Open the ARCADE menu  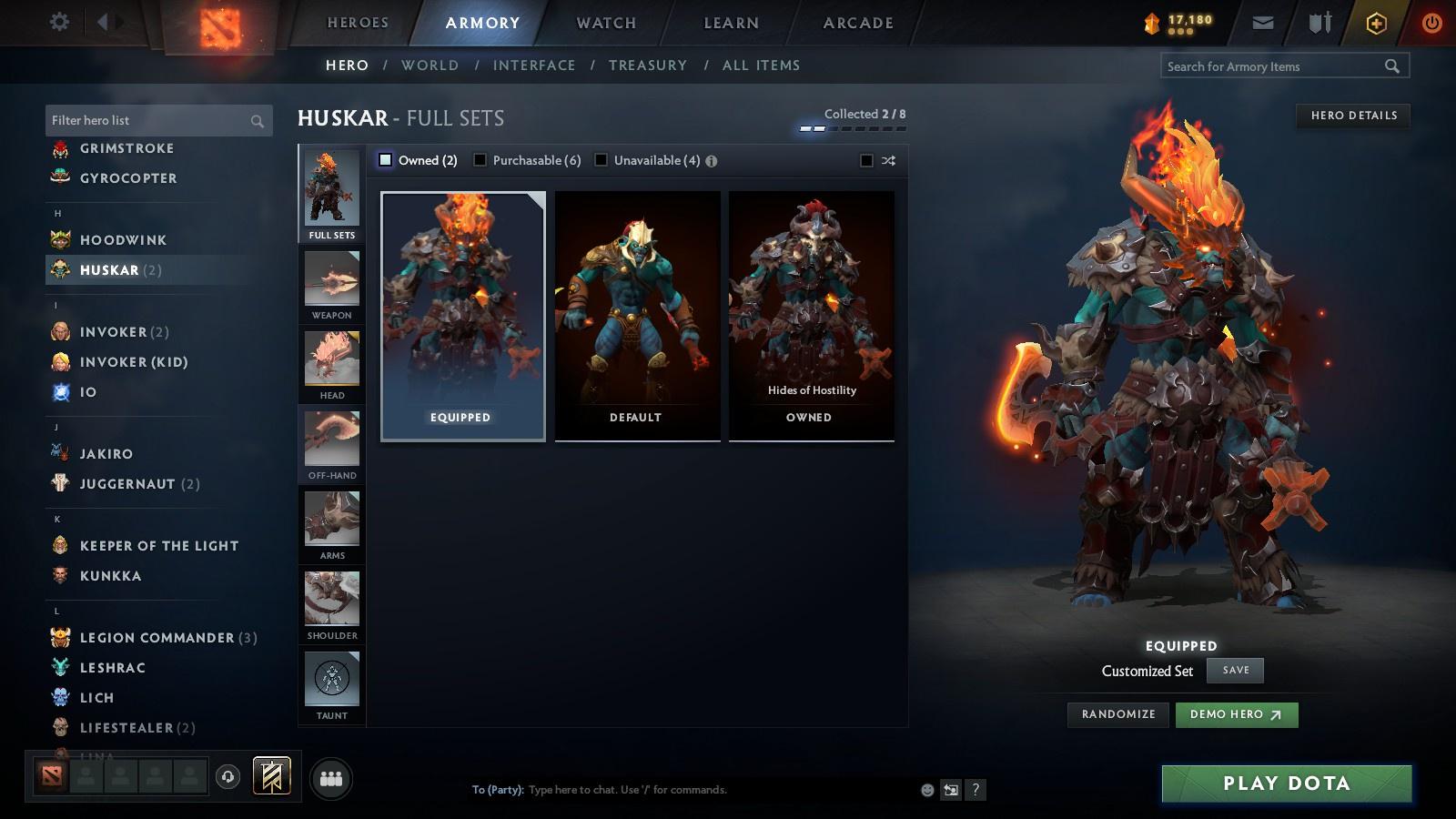pos(856,22)
